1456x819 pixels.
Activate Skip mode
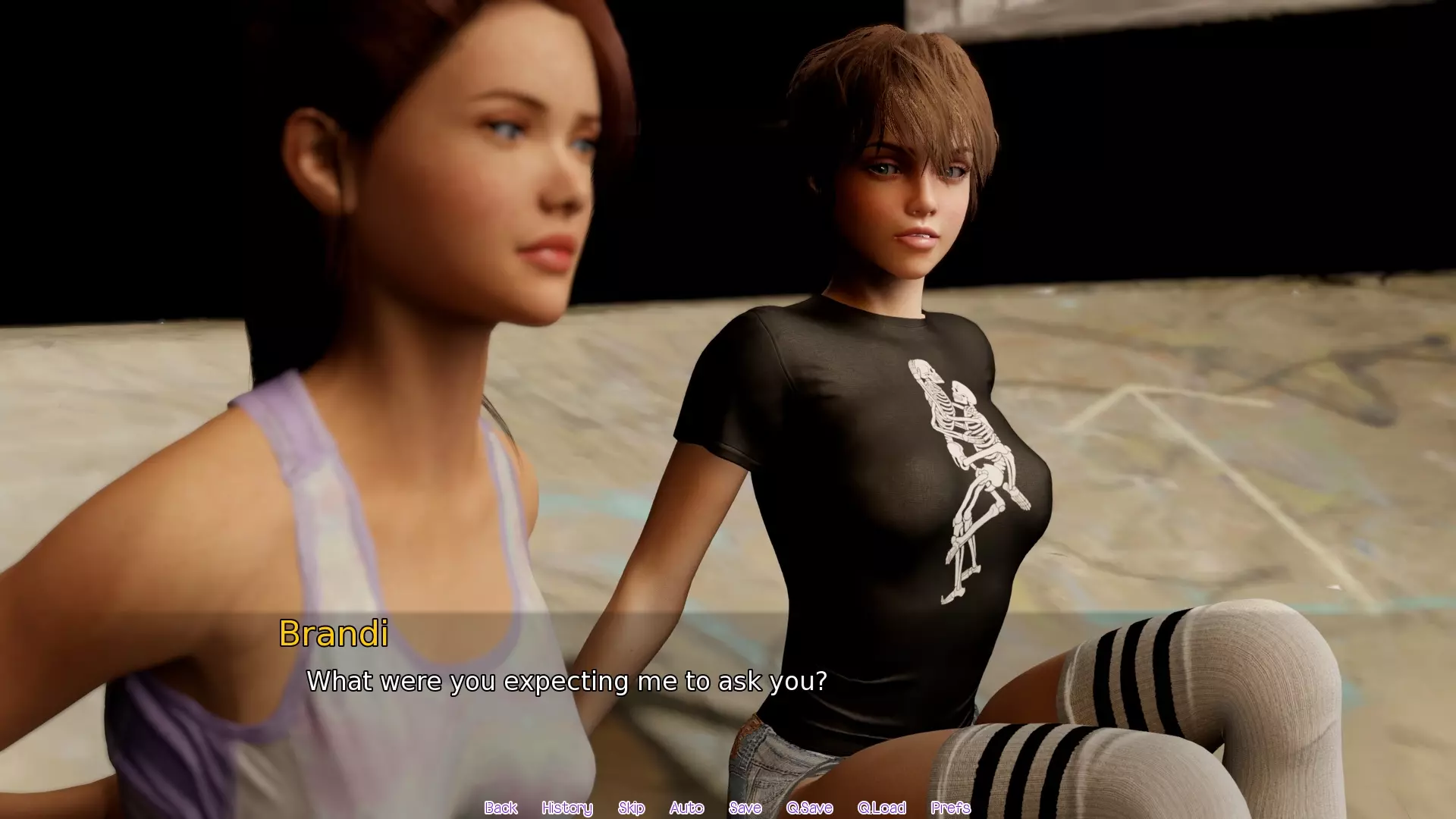(631, 808)
